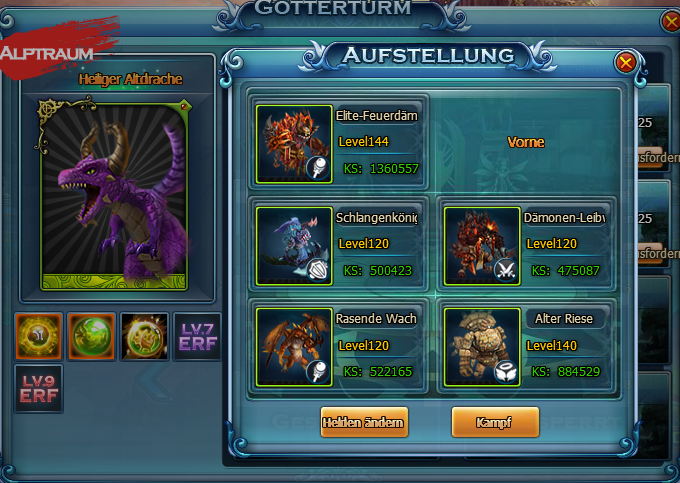Click the green orb skill icon

(x=92, y=337)
